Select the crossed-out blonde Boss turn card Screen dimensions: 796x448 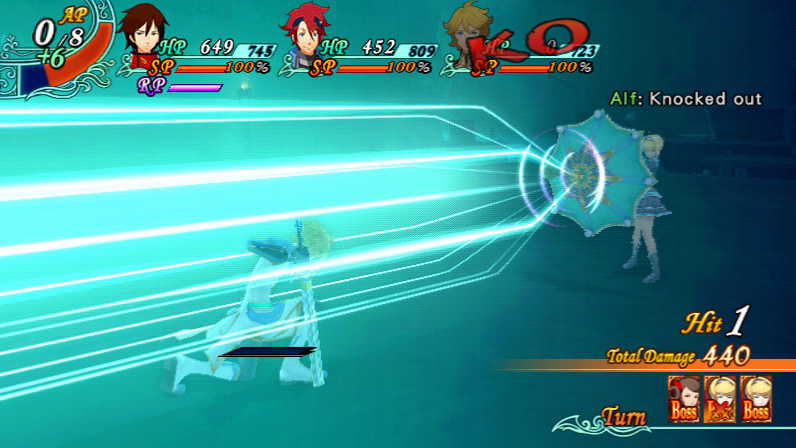click(x=719, y=398)
